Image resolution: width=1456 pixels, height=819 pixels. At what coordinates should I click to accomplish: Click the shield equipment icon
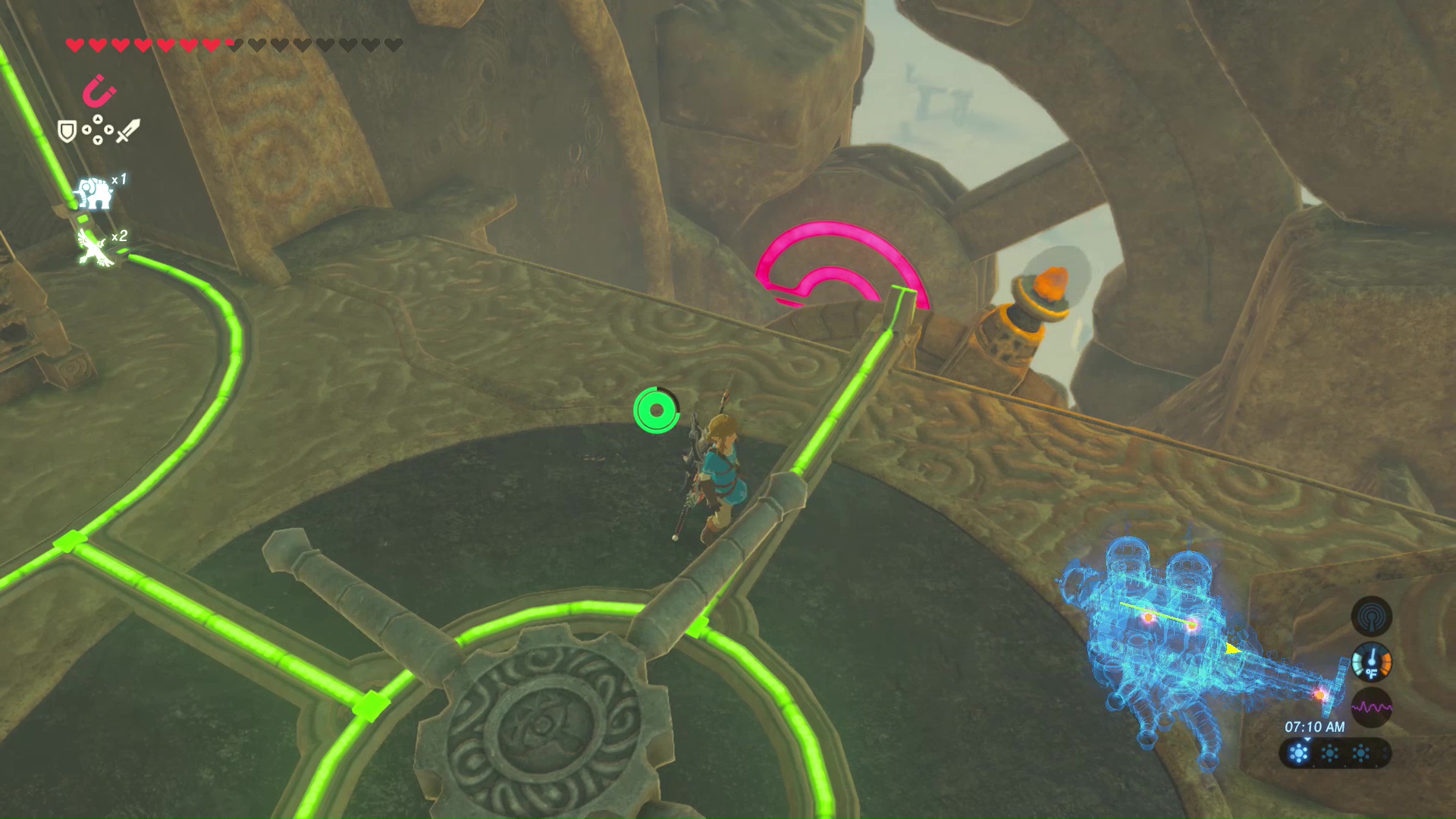pos(67,132)
